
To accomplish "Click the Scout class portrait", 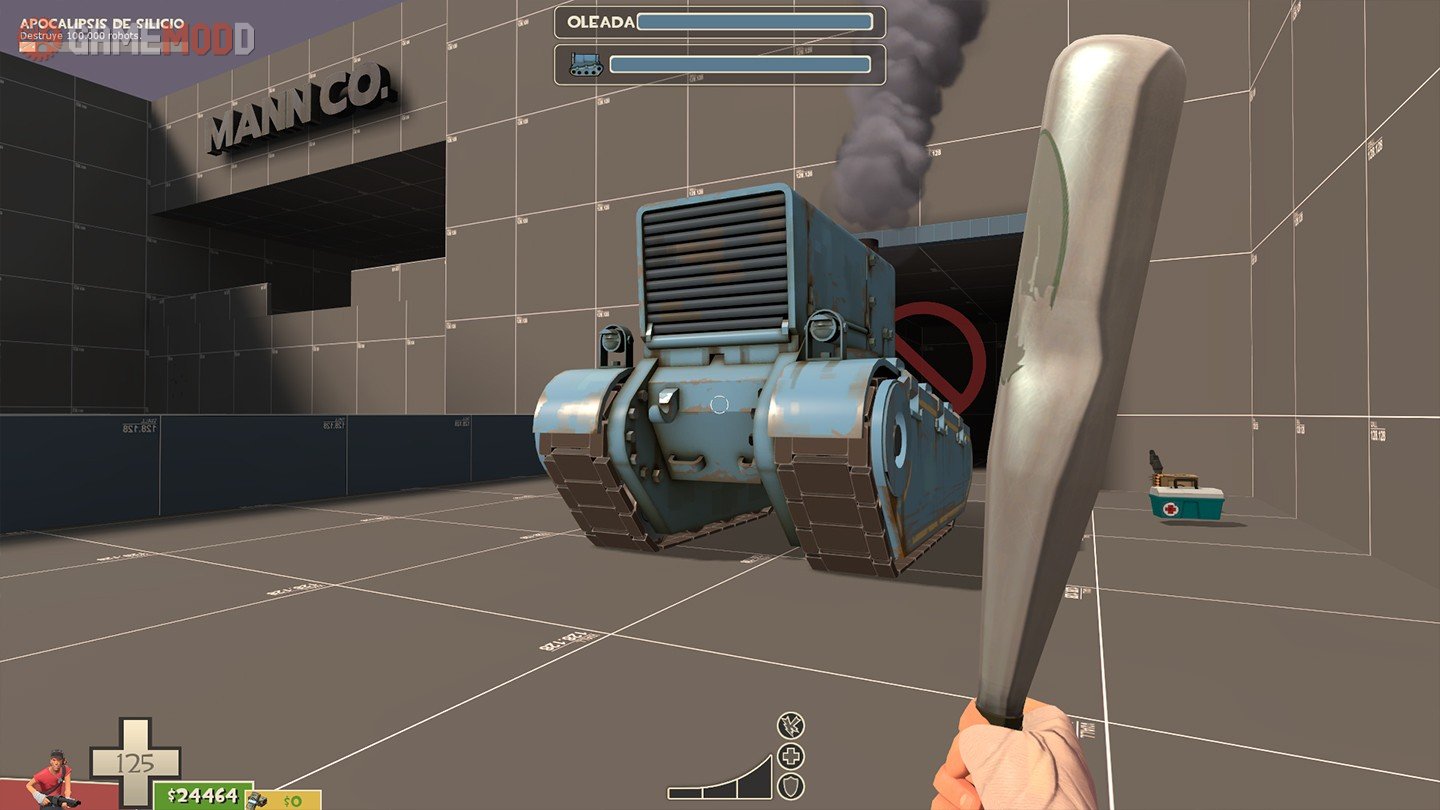I will pos(50,780).
